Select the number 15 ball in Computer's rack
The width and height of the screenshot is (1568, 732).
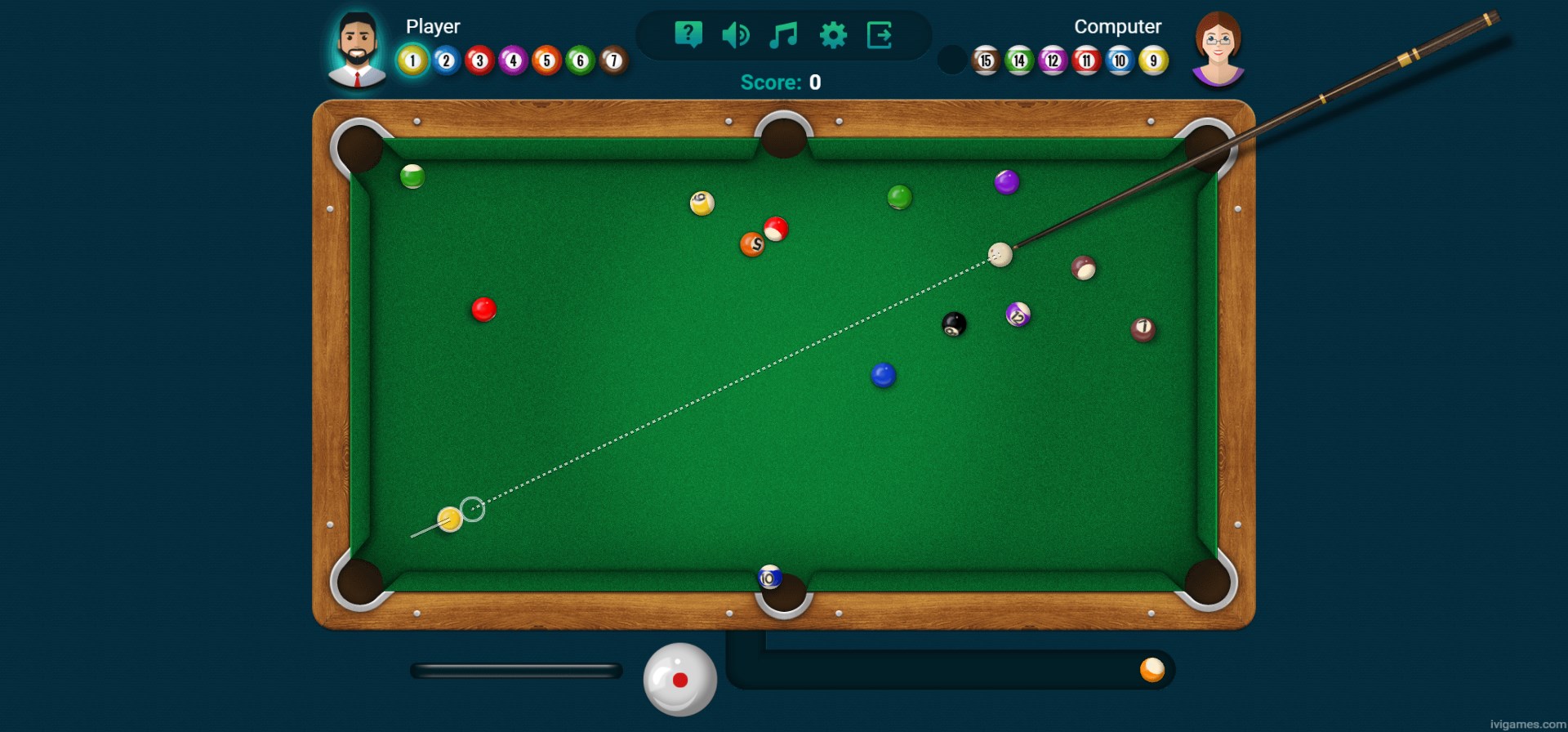coord(985,59)
